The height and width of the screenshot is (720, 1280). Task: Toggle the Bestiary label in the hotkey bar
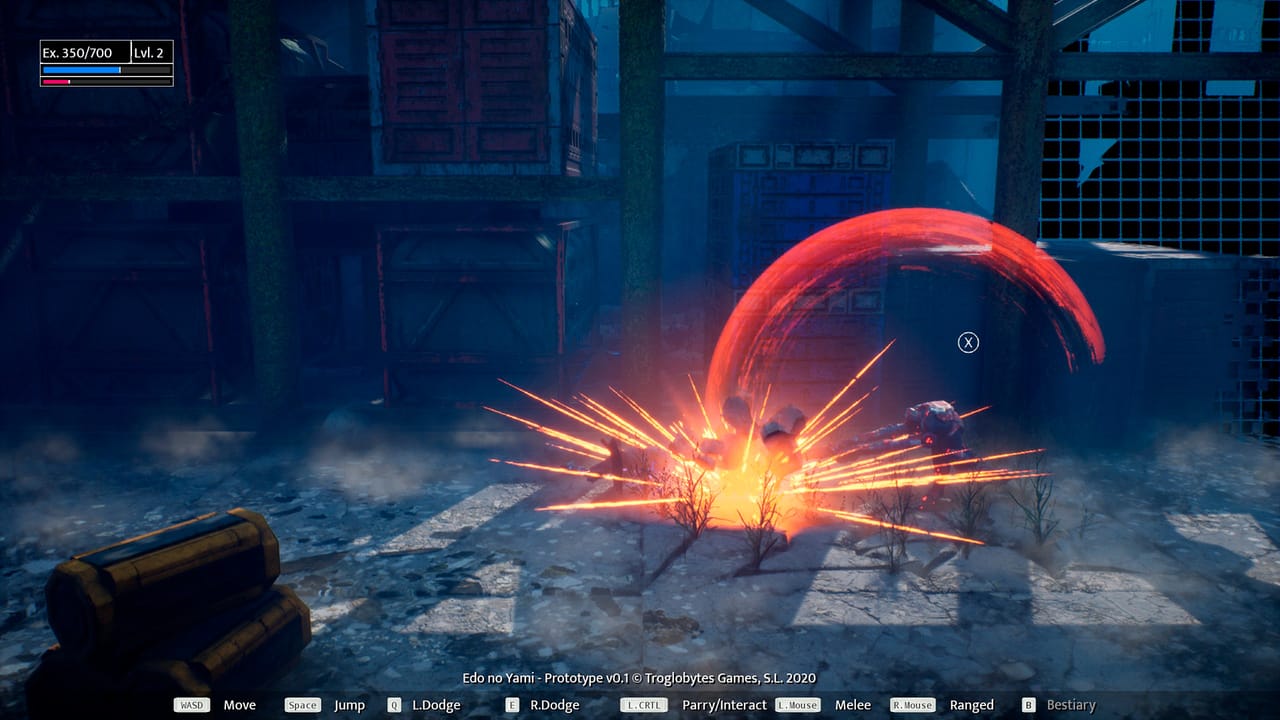(x=1070, y=704)
